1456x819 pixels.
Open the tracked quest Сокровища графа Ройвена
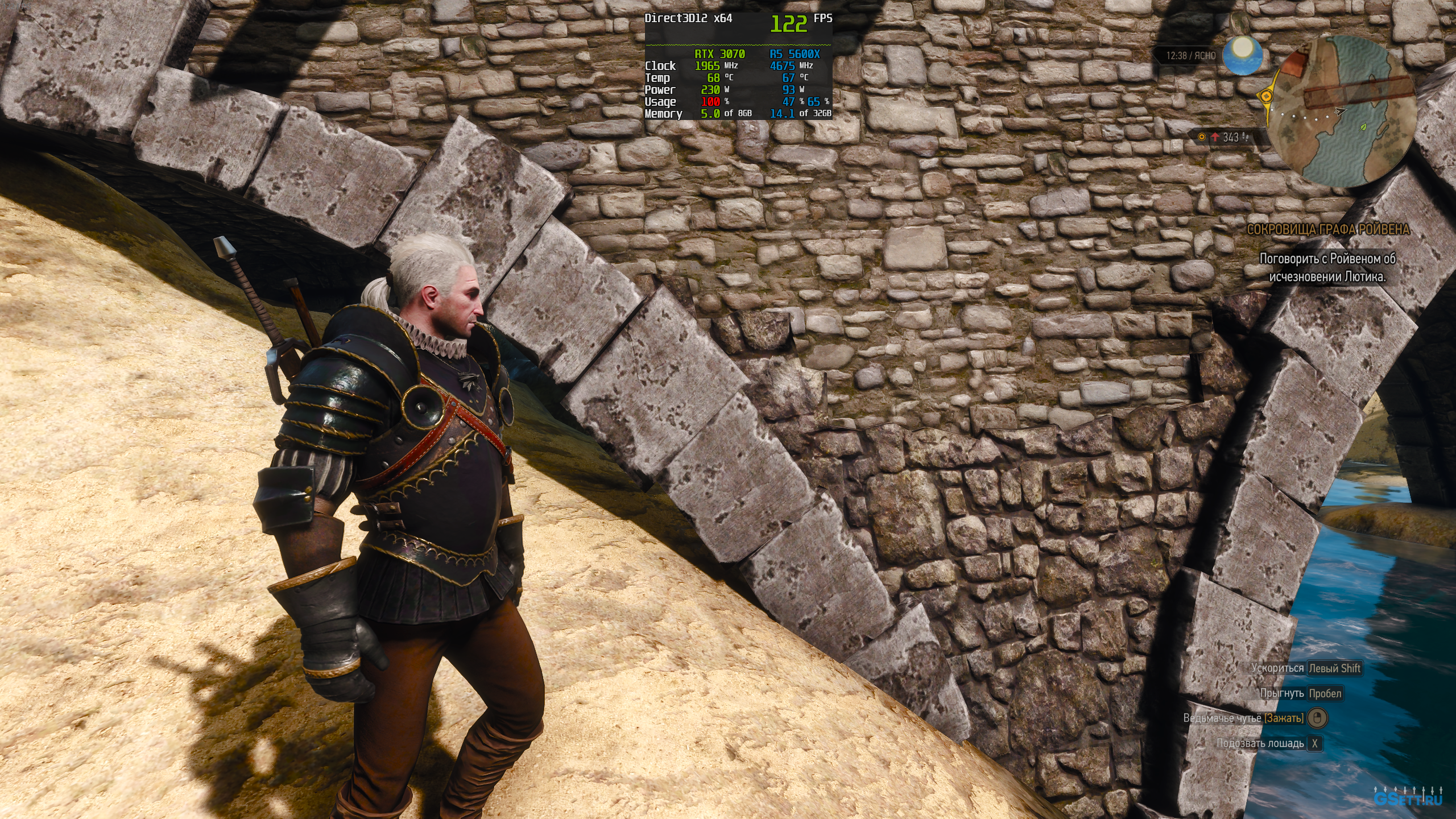[1328, 230]
